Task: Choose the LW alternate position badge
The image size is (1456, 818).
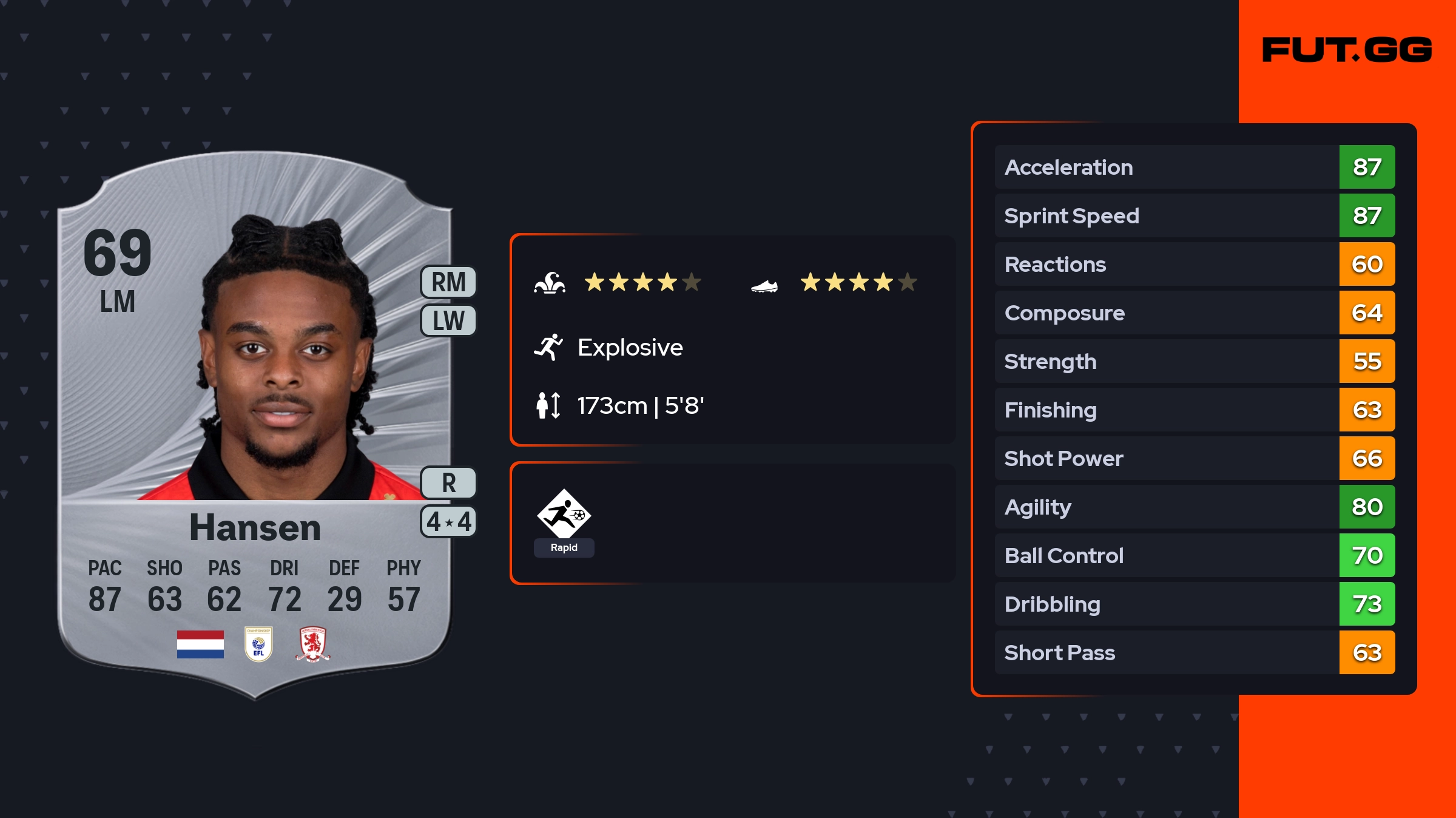Action: click(448, 320)
